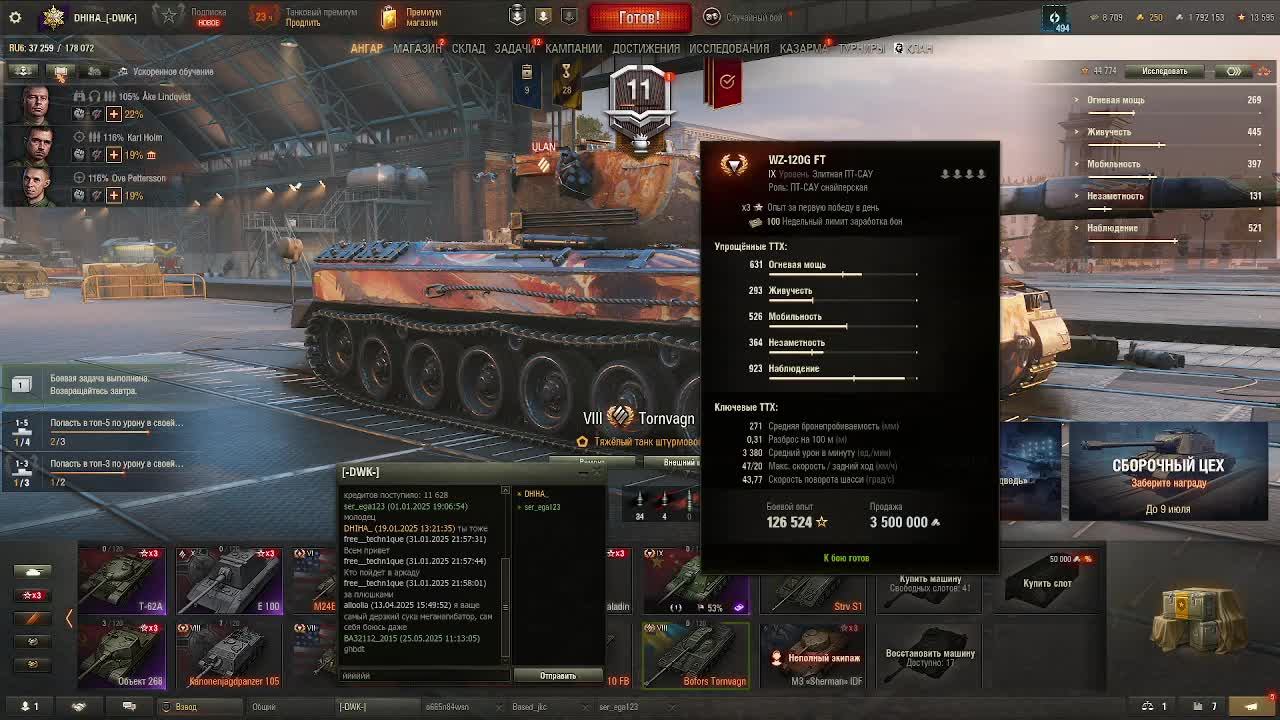This screenshot has width=1280, height=720.
Task: Send chat message with Отправить
Action: (x=557, y=676)
